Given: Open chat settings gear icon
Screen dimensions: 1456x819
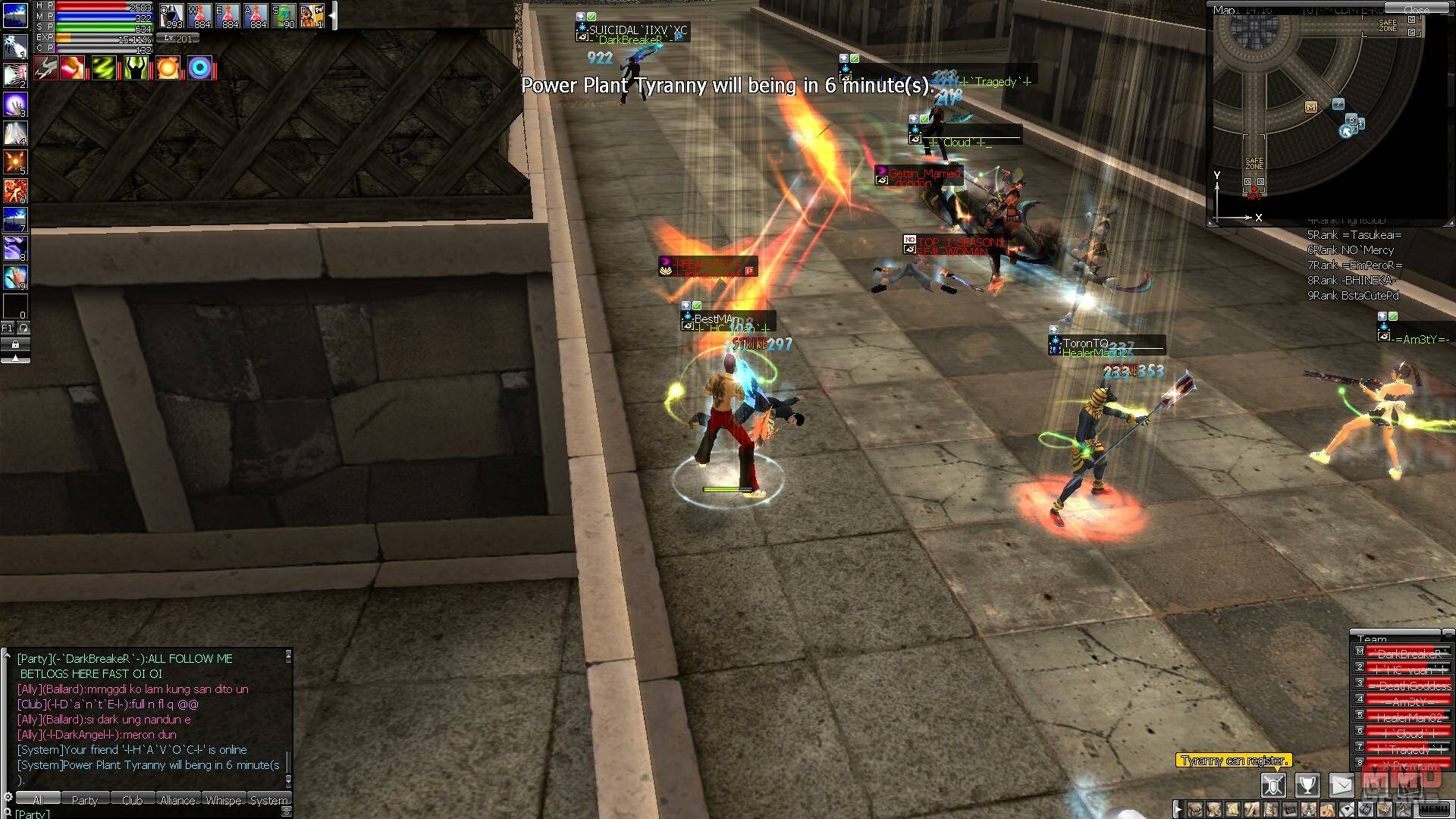Looking at the screenshot, I should [8, 797].
